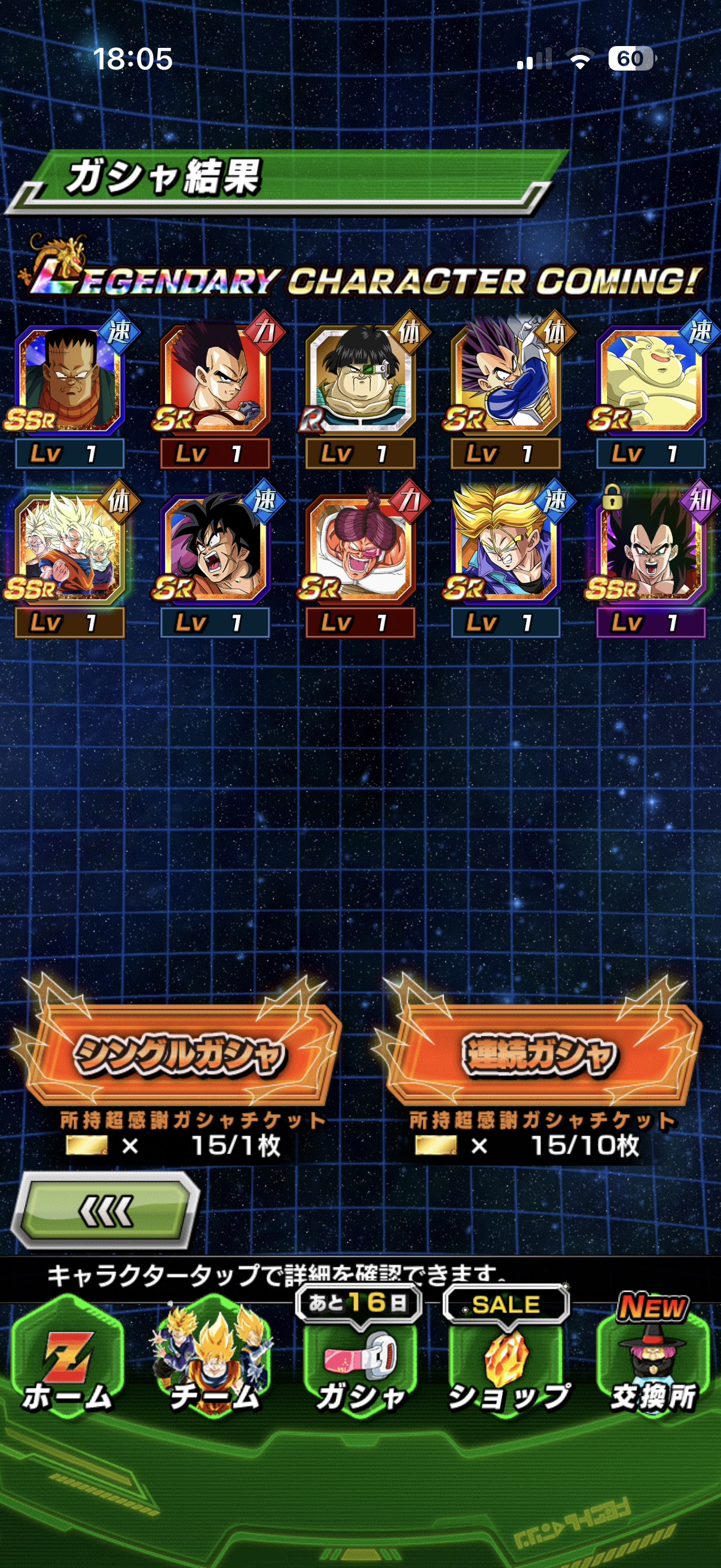Tap the シングルガシャ single summon button
The image size is (721, 1568).
tap(179, 1054)
